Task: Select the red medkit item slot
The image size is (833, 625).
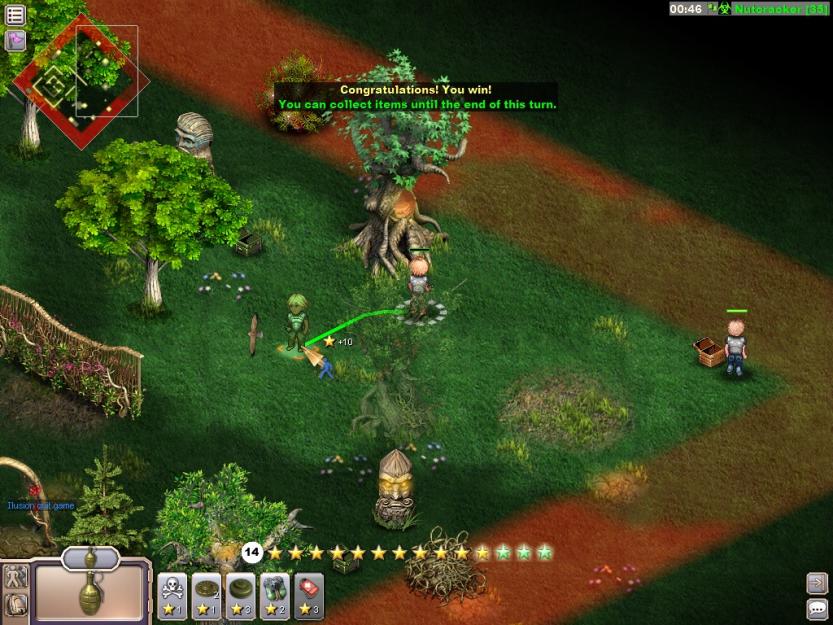Action: (309, 594)
